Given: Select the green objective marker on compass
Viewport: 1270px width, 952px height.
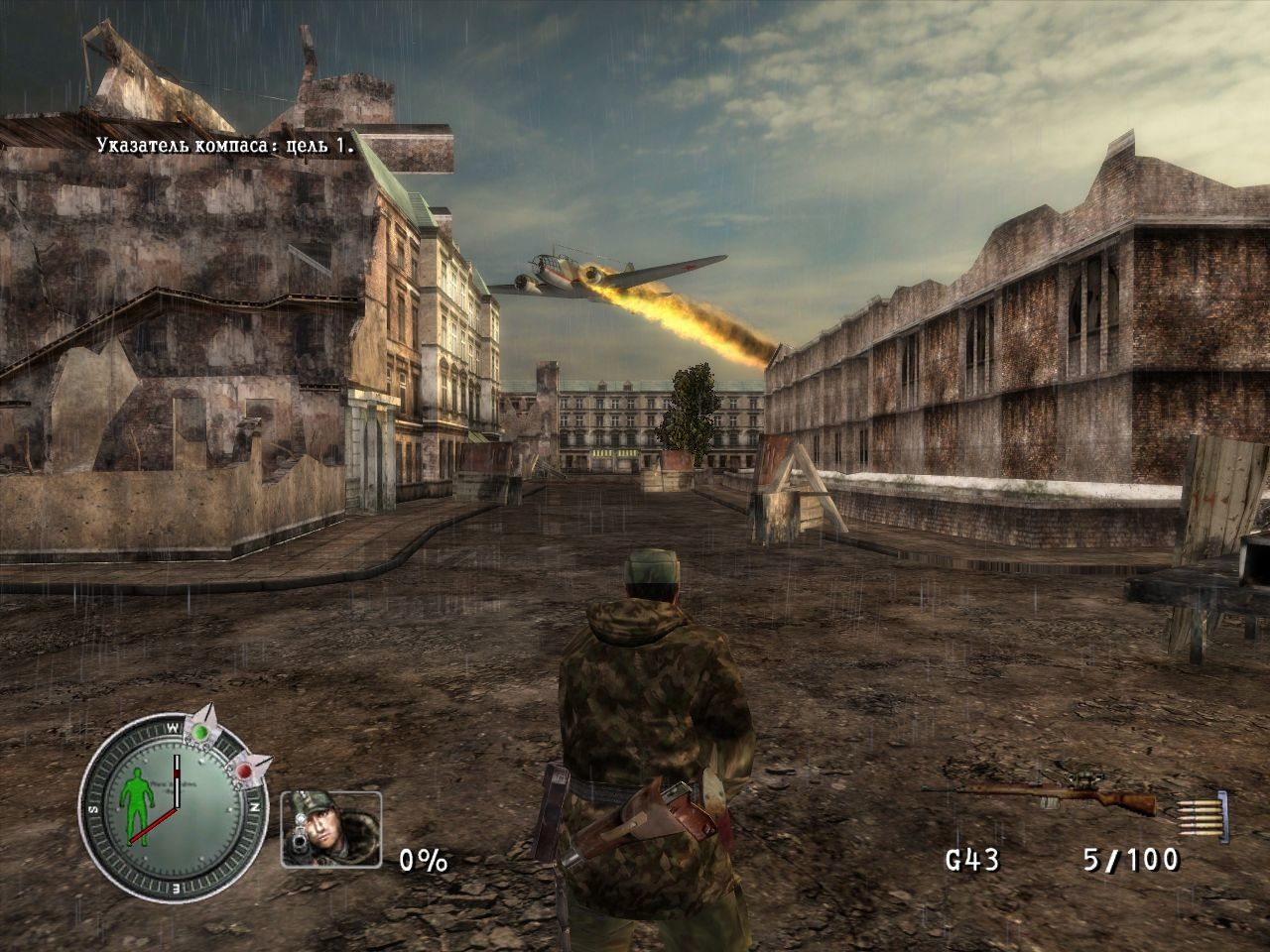Looking at the screenshot, I should pos(201,732).
